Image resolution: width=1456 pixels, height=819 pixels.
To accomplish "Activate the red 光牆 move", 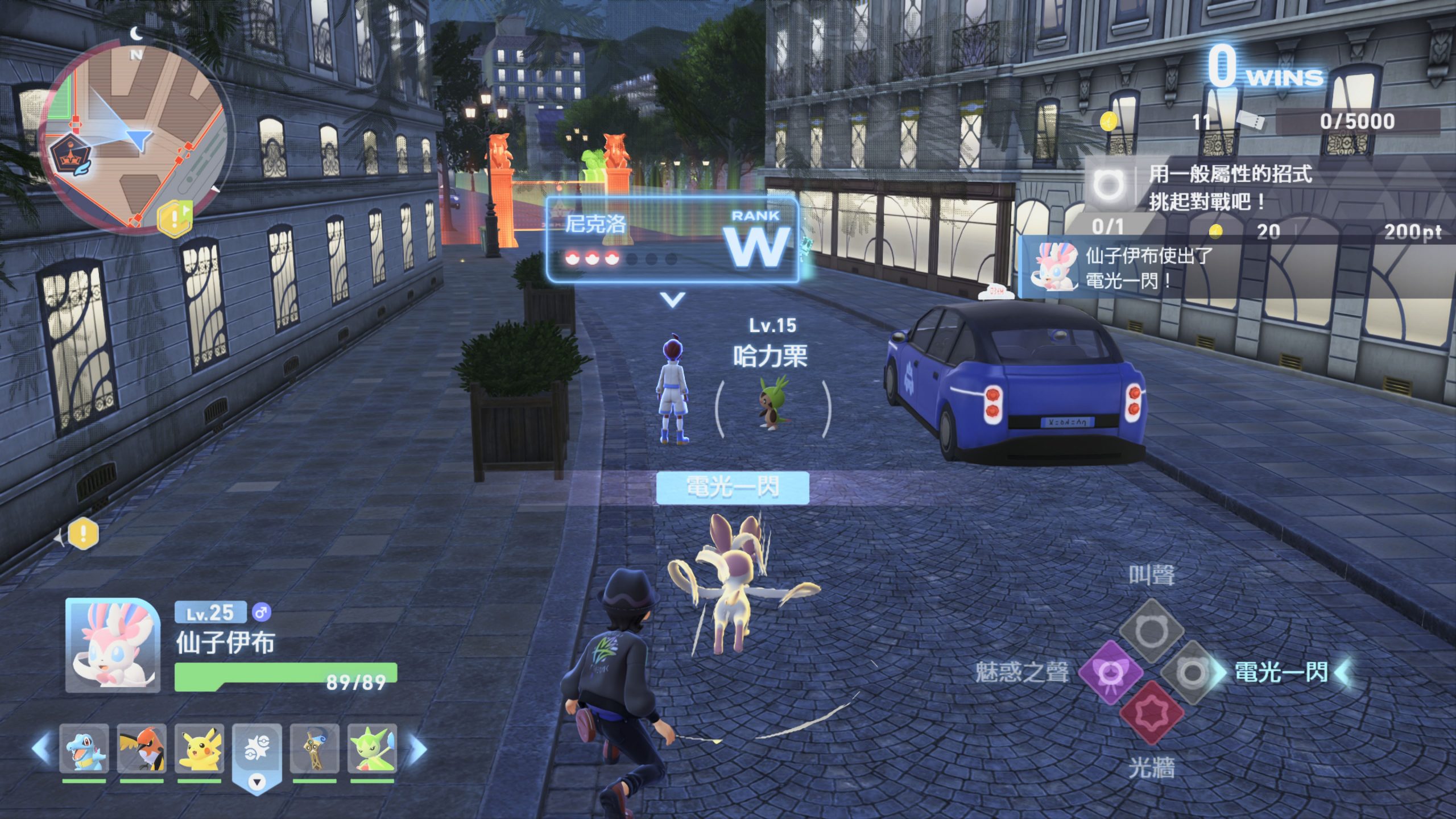I will coord(1152,713).
